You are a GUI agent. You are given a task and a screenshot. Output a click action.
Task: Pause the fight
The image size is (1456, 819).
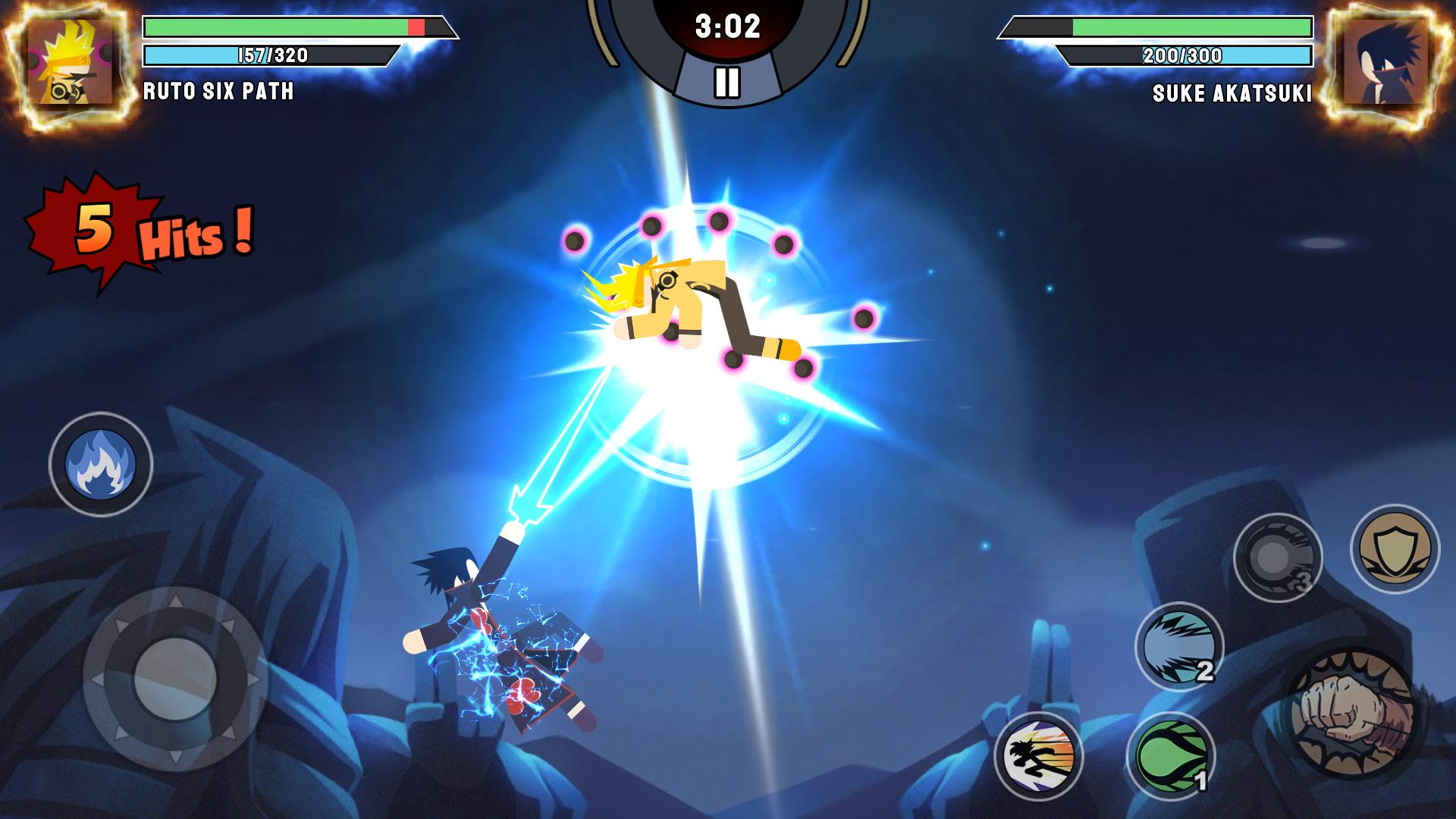(726, 82)
